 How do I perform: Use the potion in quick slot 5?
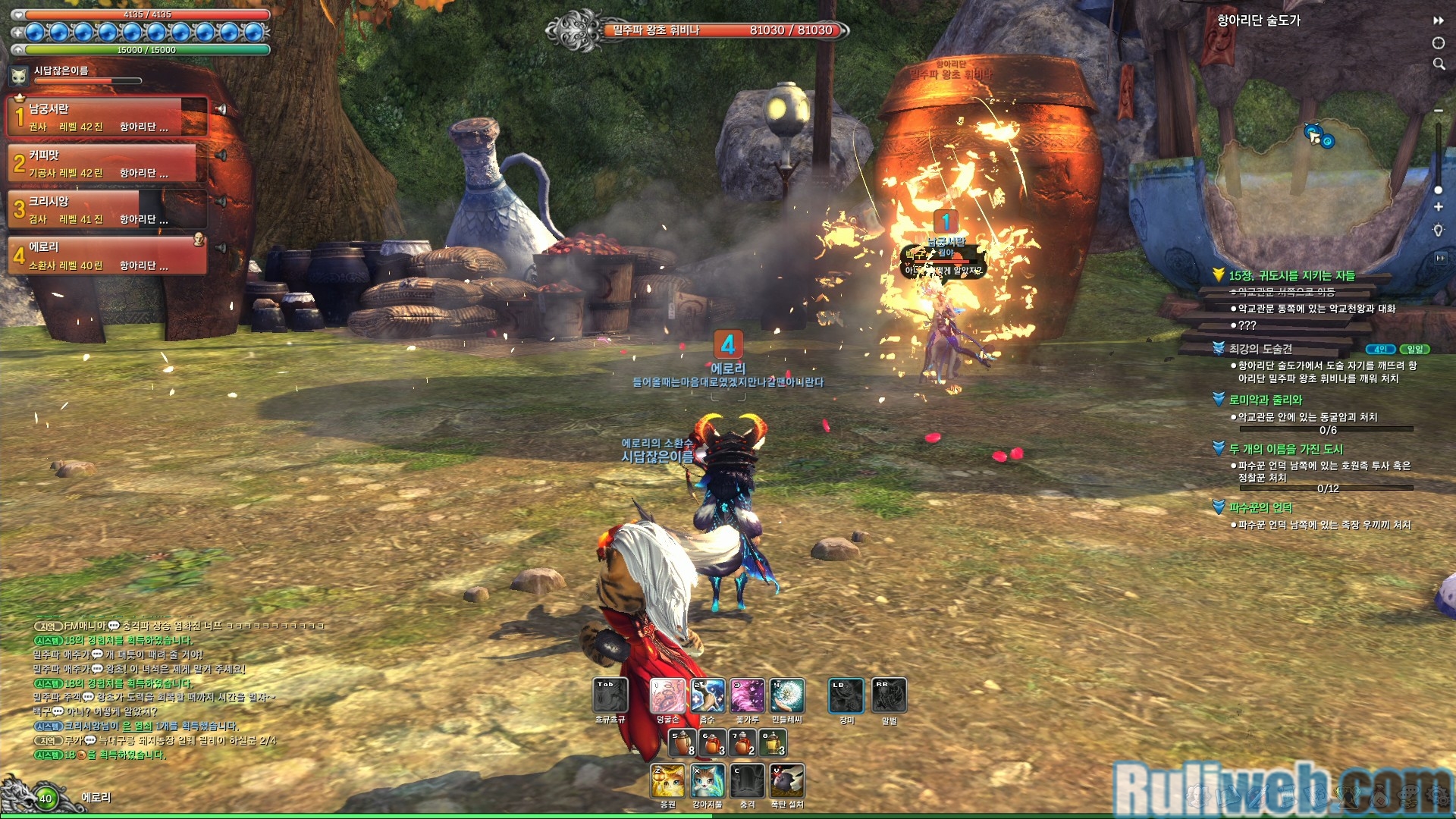coord(682,742)
